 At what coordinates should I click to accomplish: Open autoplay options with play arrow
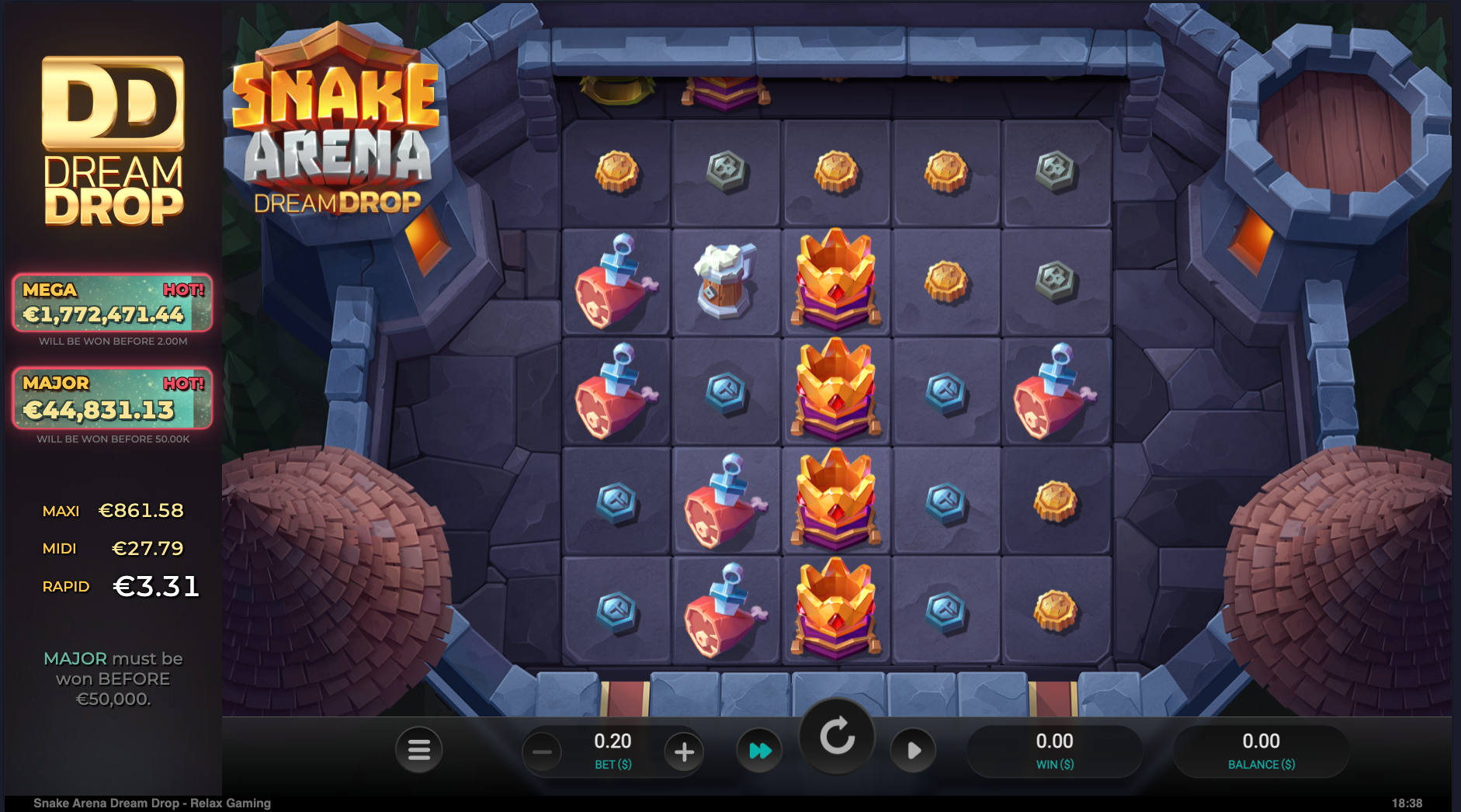(914, 750)
